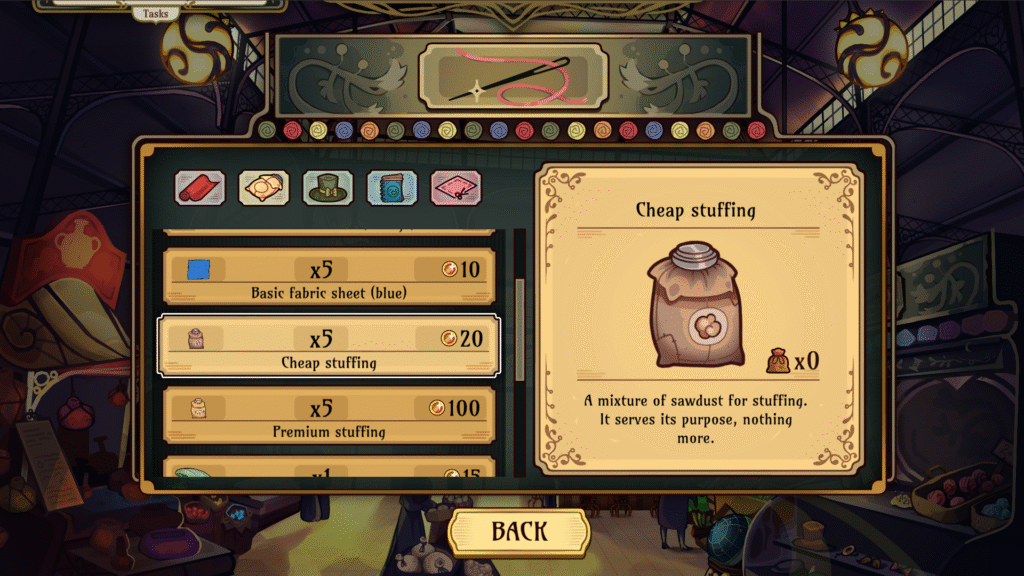
Task: Switch to the stuffing bag category
Action: point(264,188)
